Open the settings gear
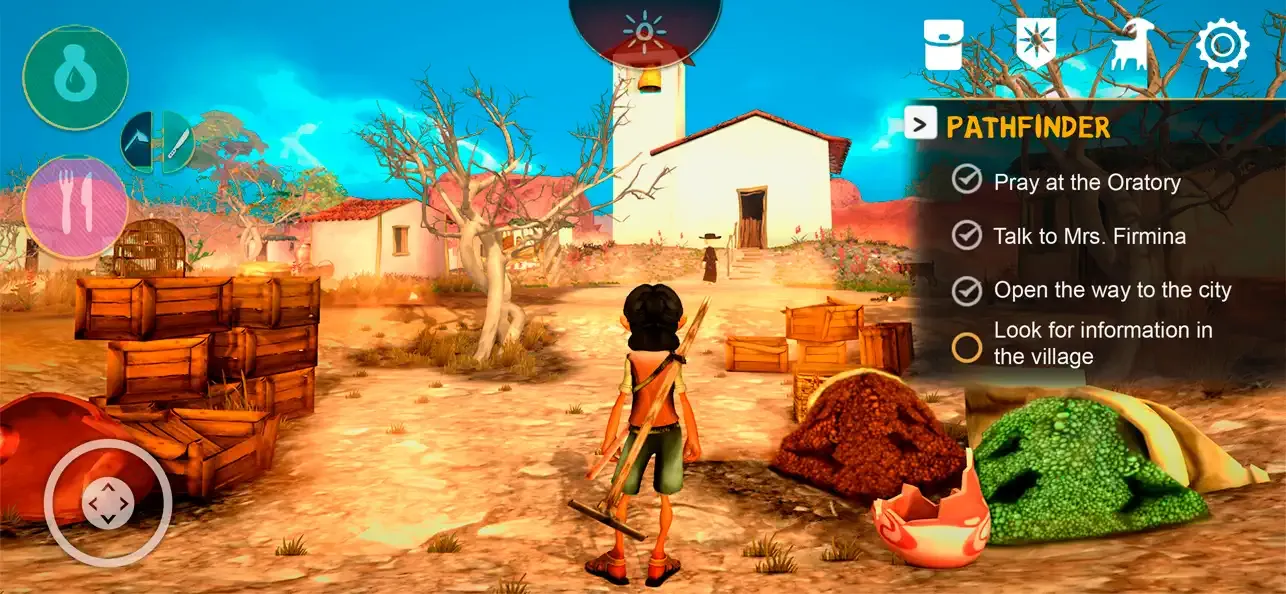This screenshot has height=594, width=1286. (1223, 45)
